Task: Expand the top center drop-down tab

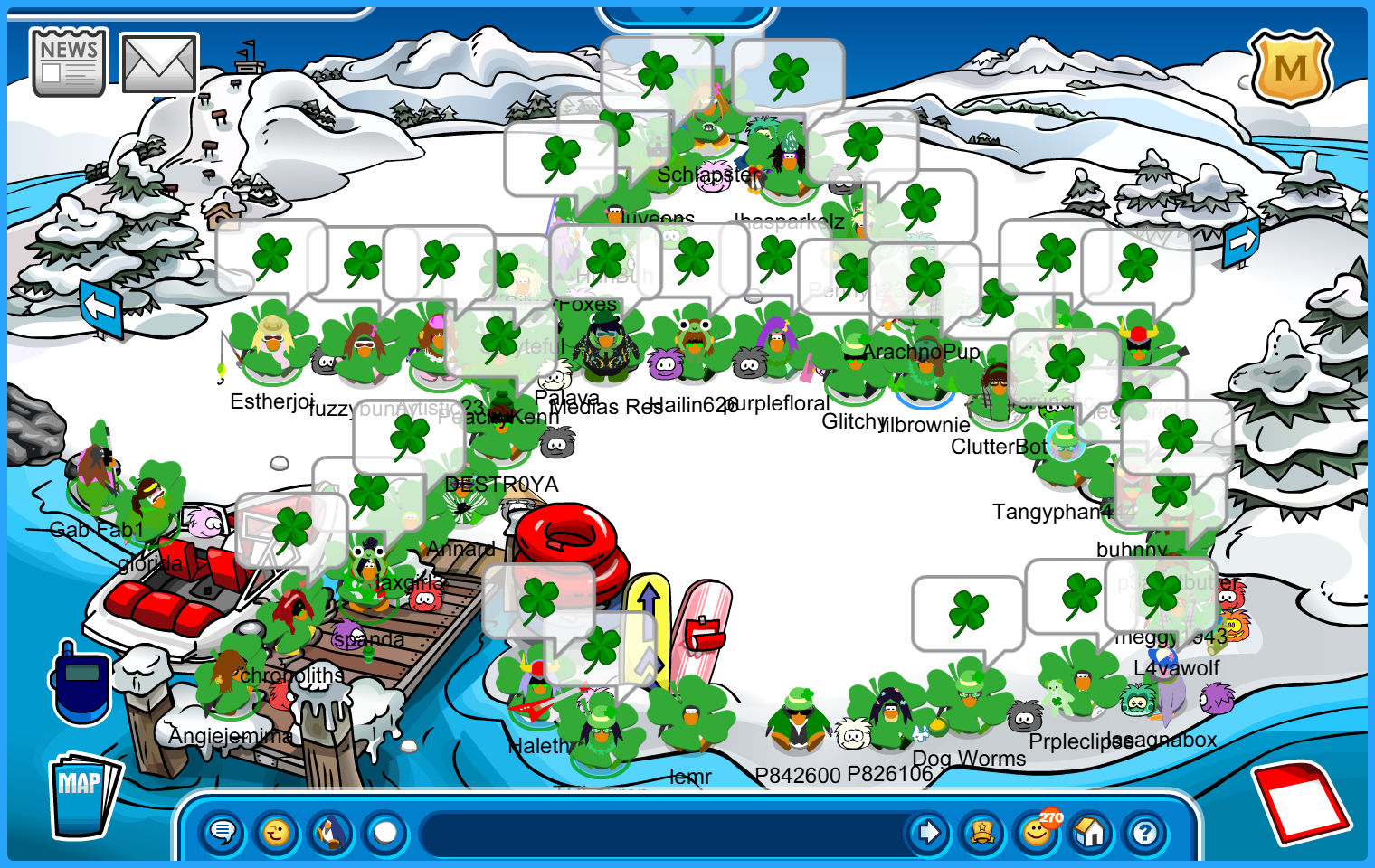Action: click(687, 14)
